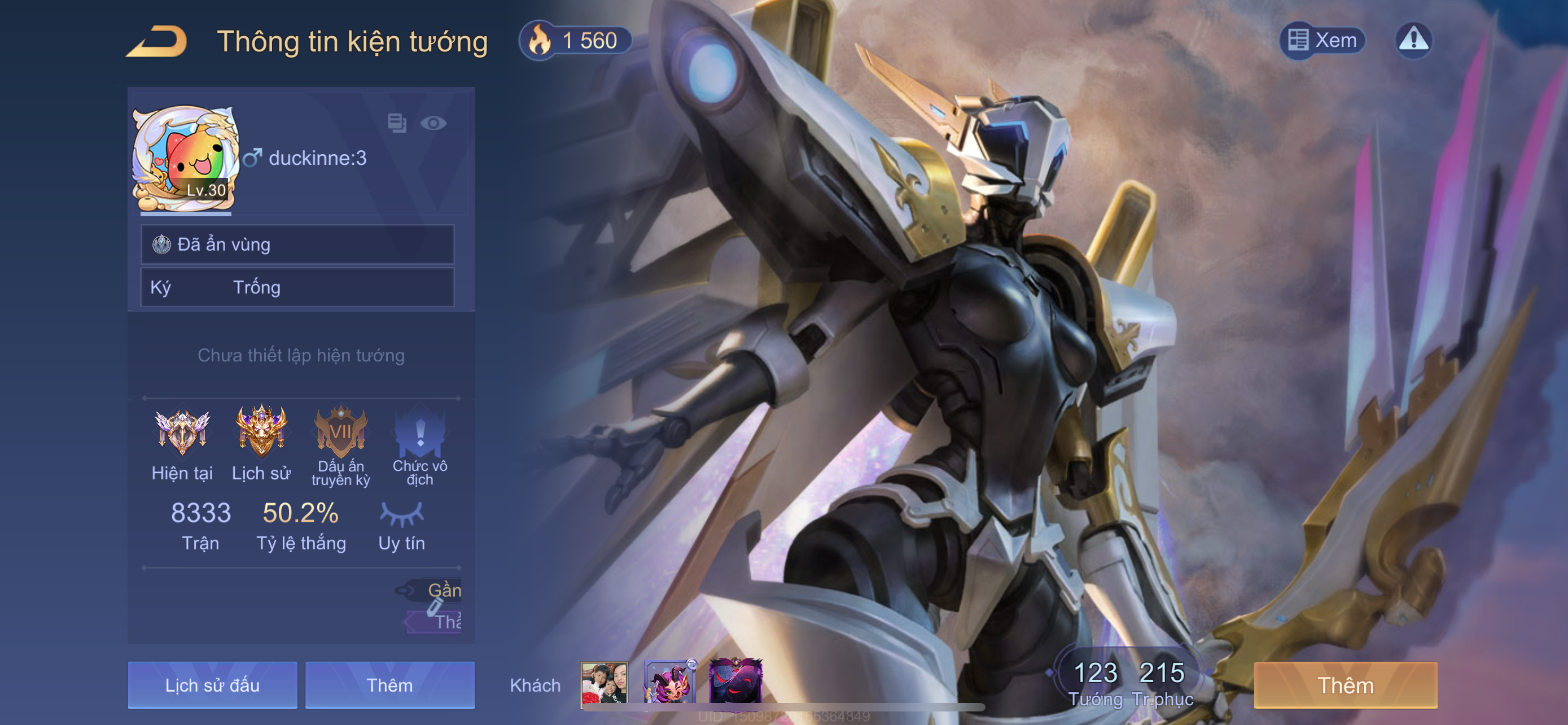Click the 1 560 flame popularity counter
Image resolution: width=1568 pixels, height=725 pixels.
pos(575,41)
